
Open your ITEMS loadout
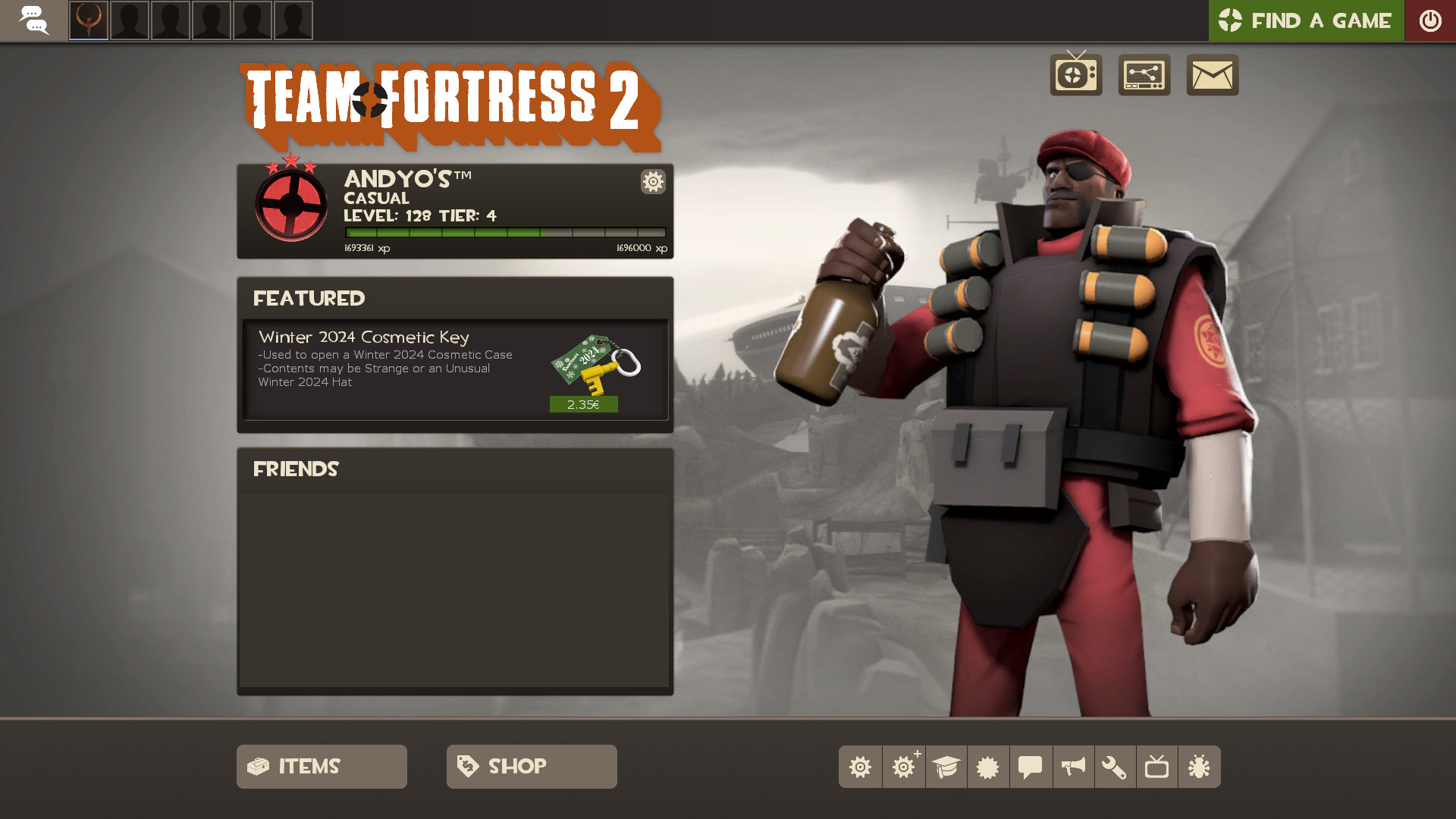tap(321, 766)
